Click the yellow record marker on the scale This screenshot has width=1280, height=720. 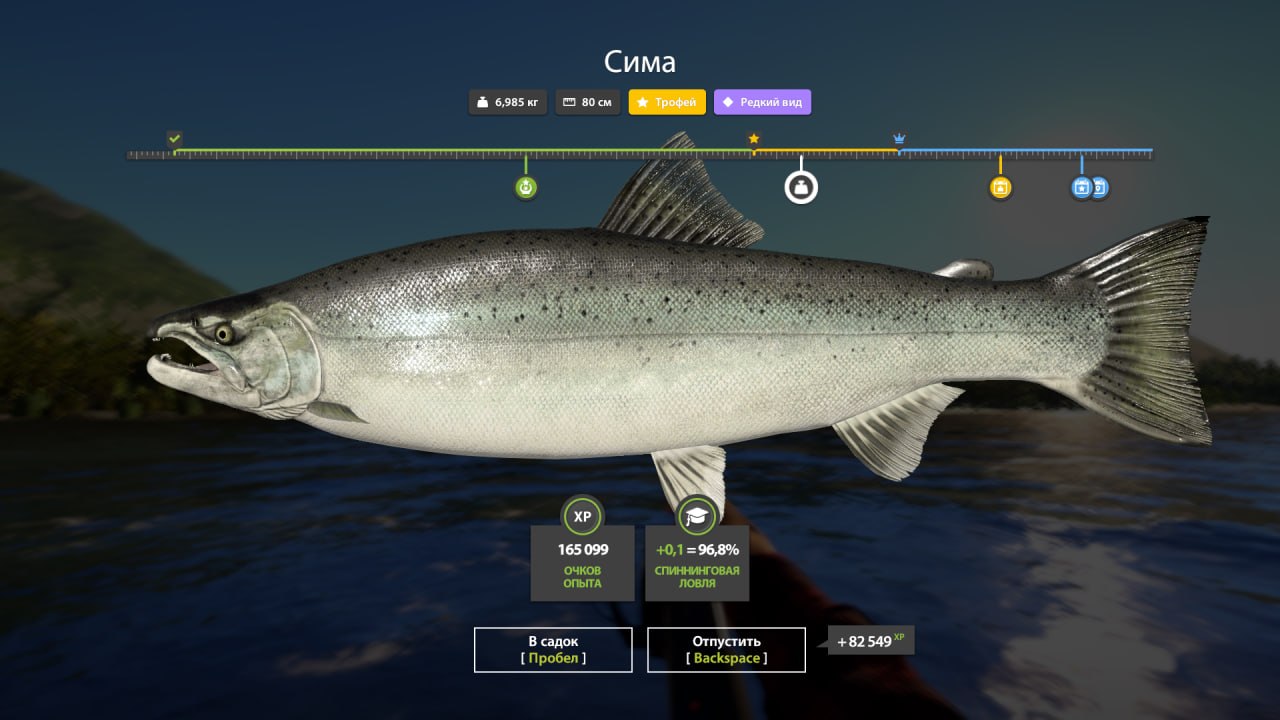tap(1000, 187)
